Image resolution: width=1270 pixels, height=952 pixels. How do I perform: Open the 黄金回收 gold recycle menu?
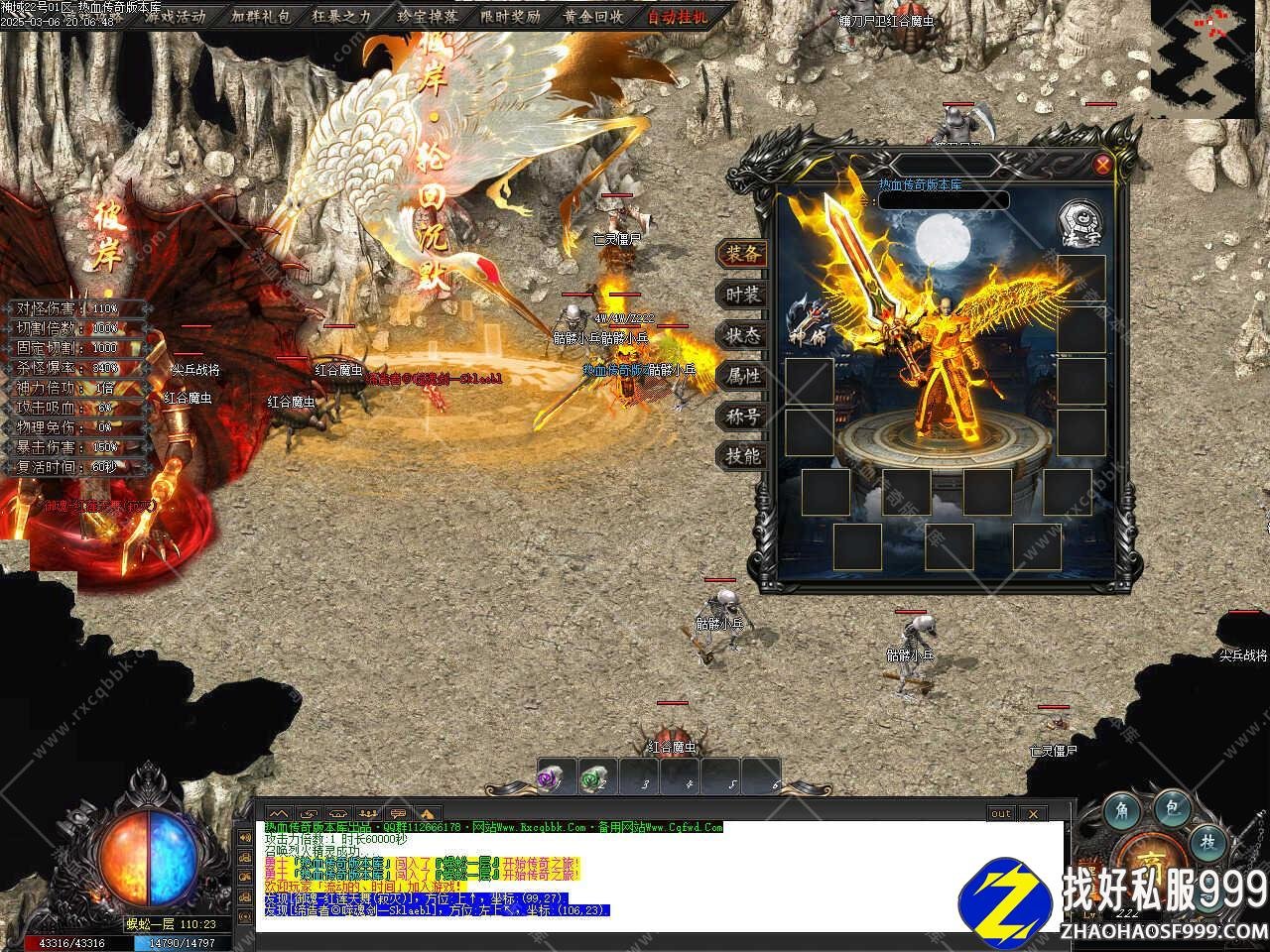(594, 16)
